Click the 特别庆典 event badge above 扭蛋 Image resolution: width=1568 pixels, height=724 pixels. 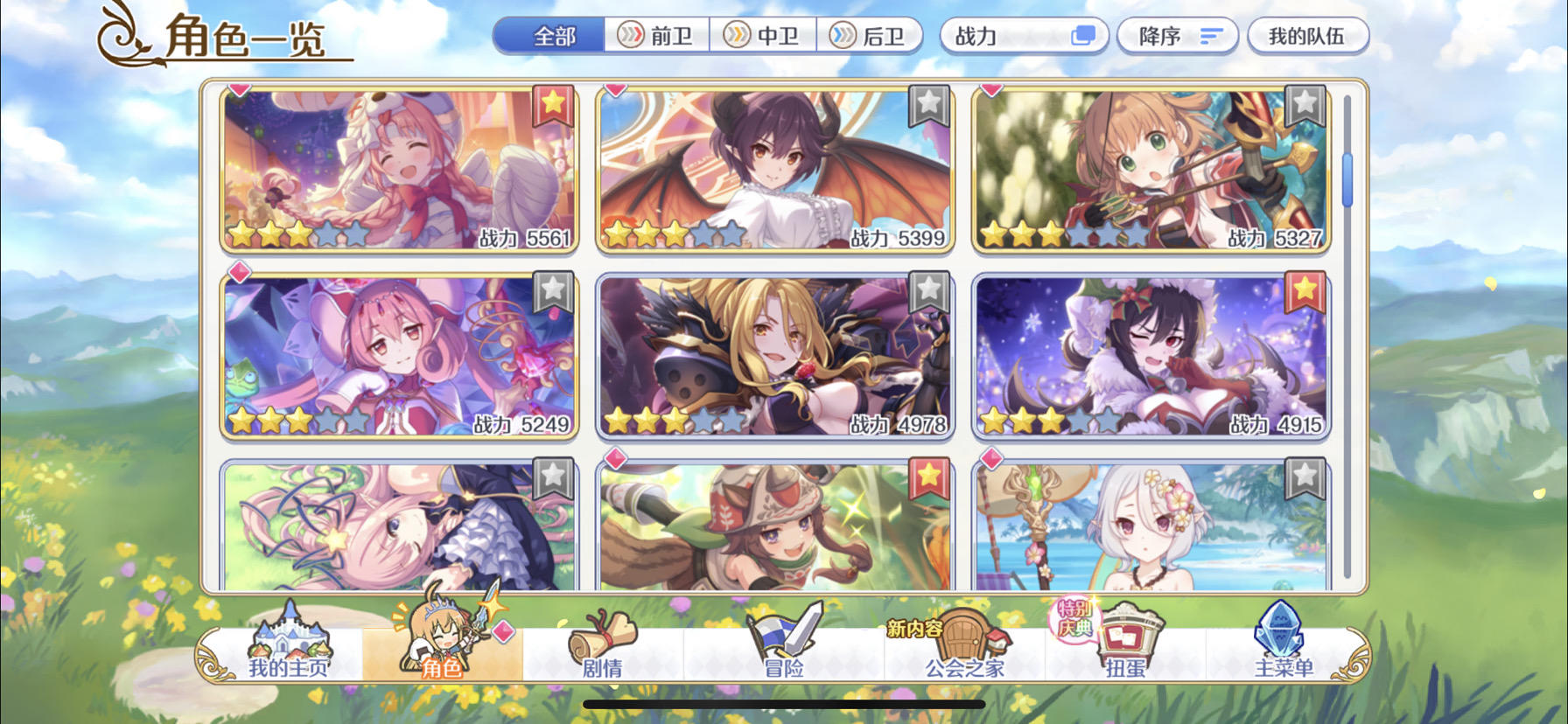tap(1074, 621)
